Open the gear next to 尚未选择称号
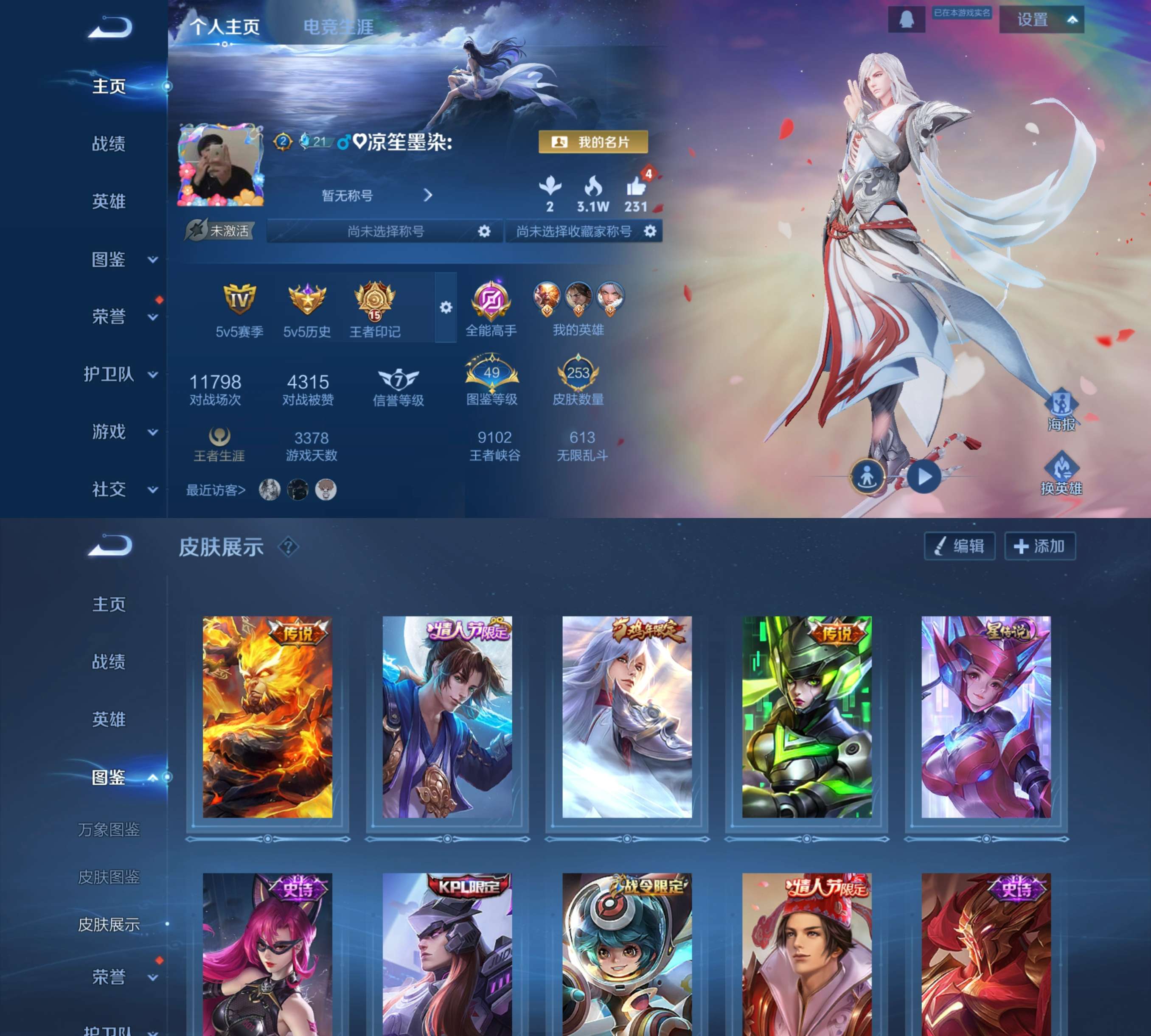Screen dimensions: 1151x1036 [x=486, y=232]
